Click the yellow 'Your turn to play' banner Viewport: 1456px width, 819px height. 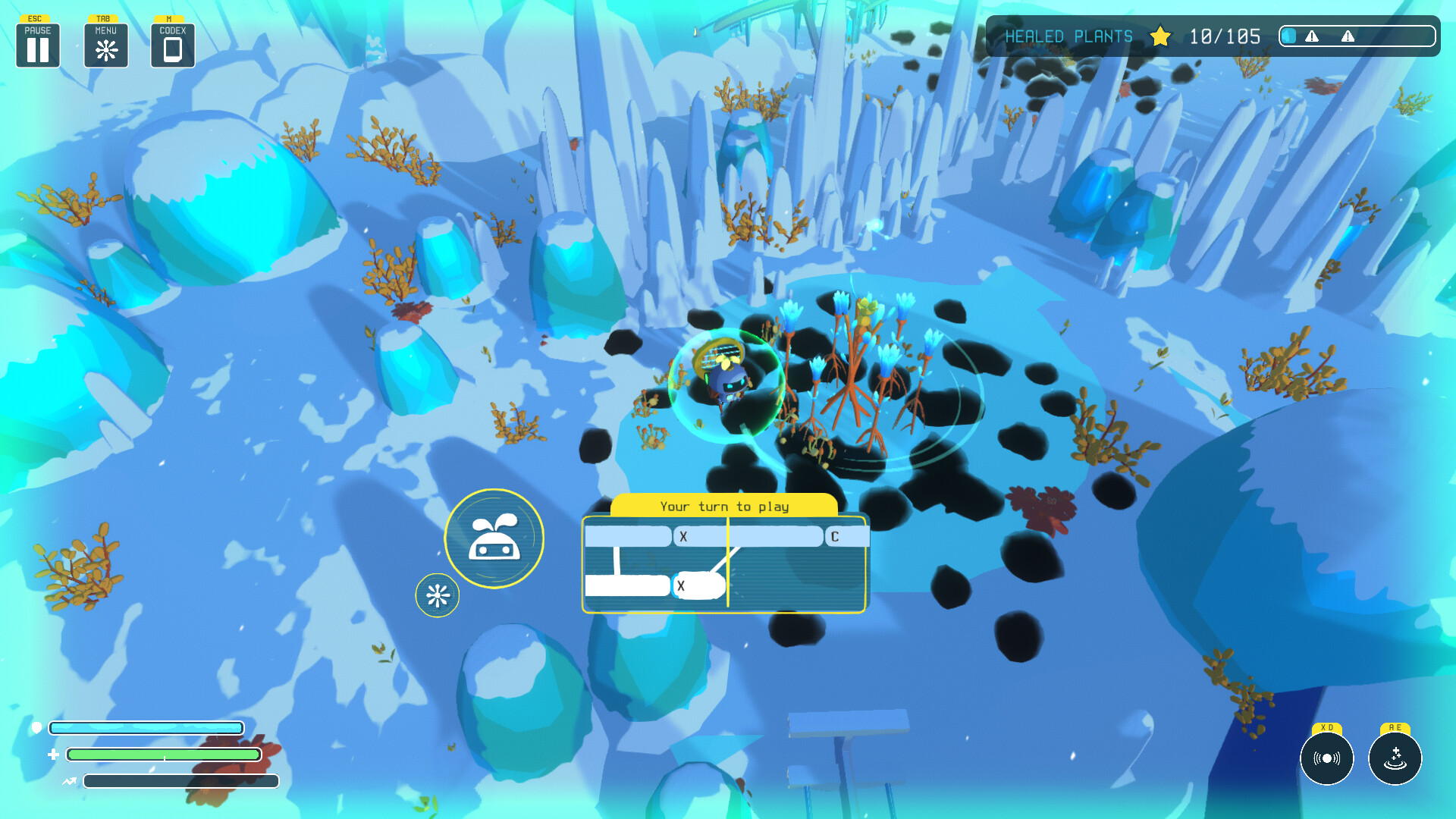[x=724, y=506]
